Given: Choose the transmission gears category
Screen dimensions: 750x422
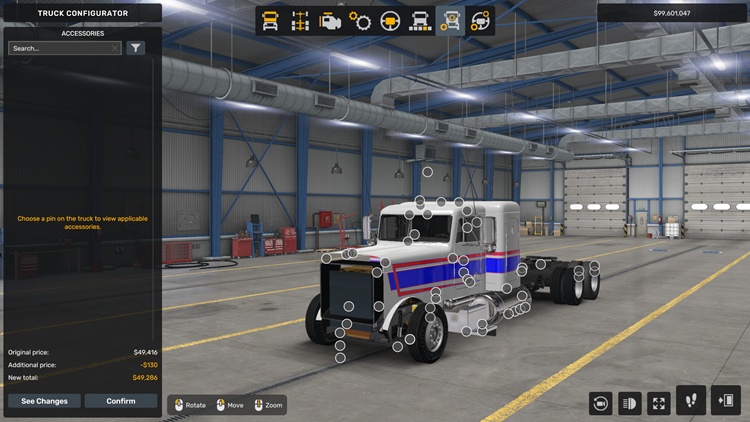Looking at the screenshot, I should point(360,21).
